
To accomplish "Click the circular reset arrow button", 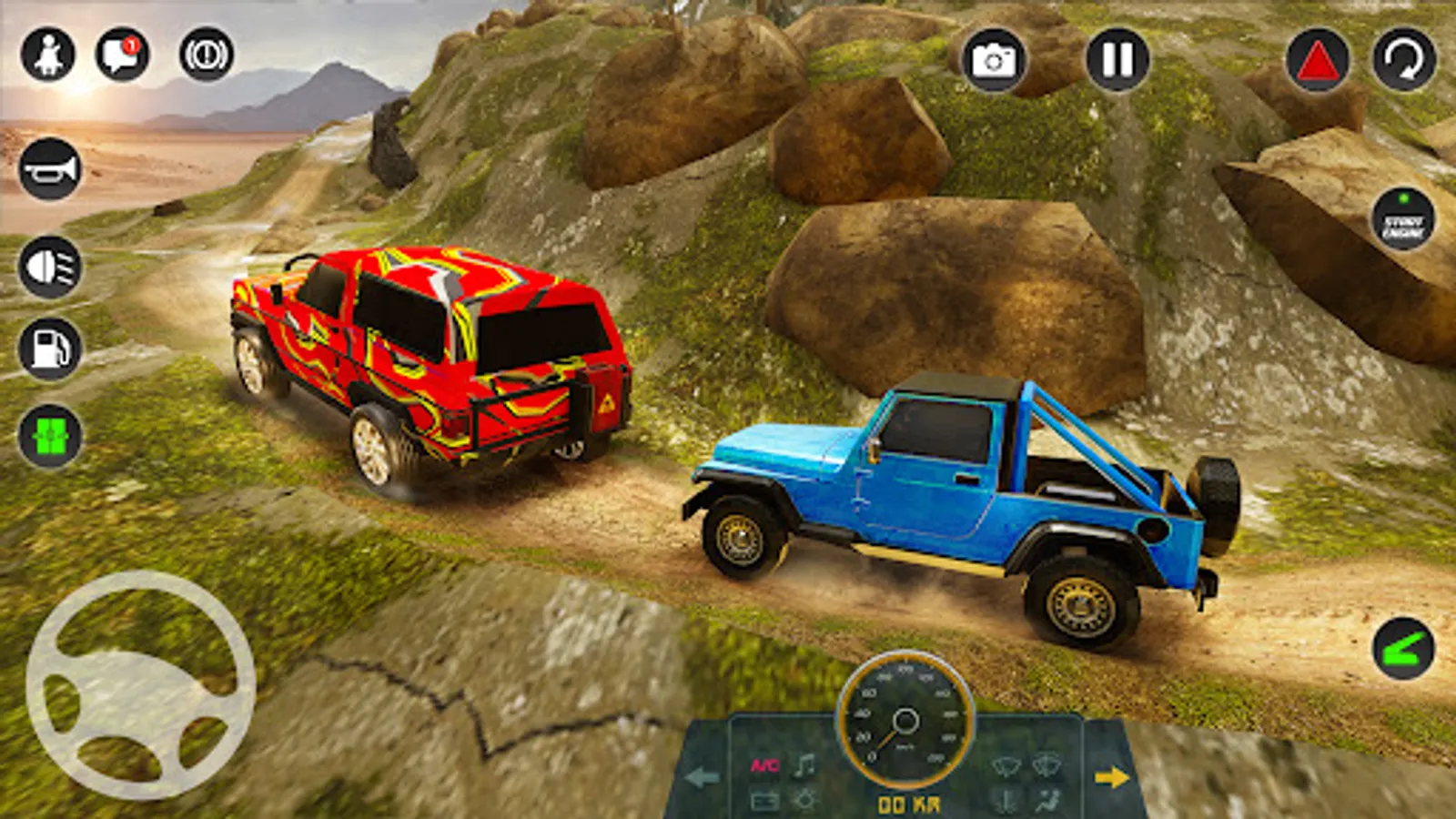I will (1404, 61).
